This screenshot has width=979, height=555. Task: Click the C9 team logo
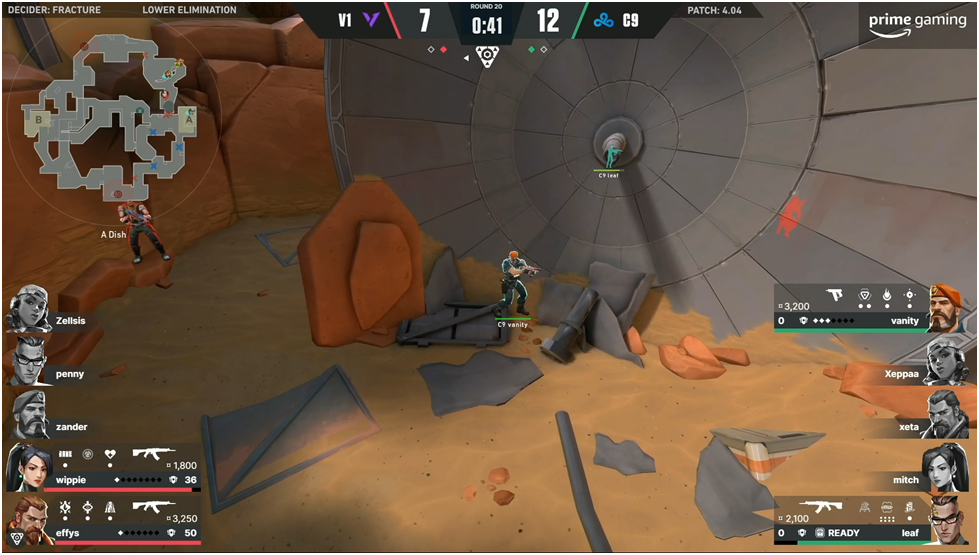coord(602,19)
